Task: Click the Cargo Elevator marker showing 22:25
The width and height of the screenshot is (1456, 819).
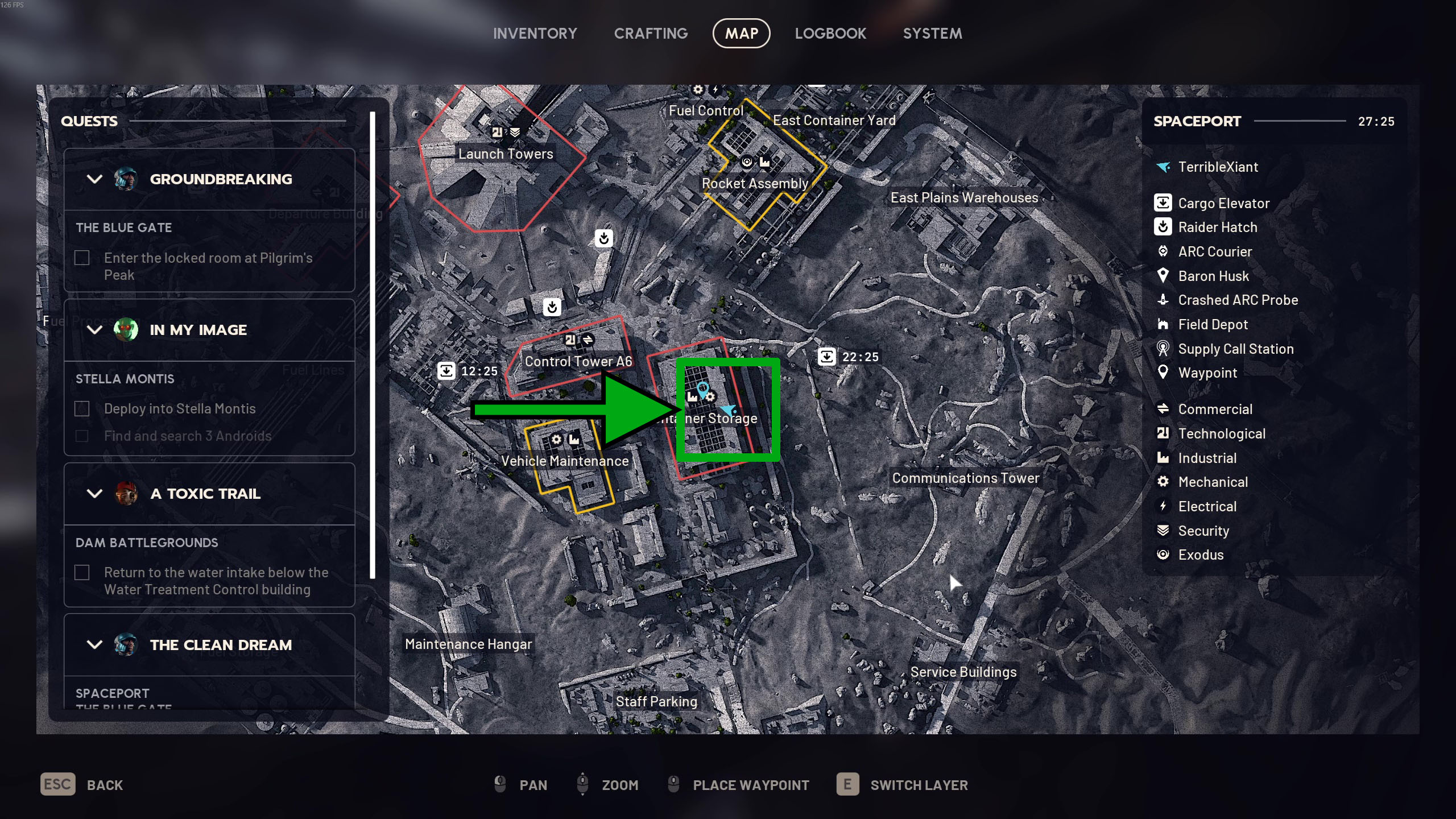Action: pyautogui.click(x=826, y=357)
